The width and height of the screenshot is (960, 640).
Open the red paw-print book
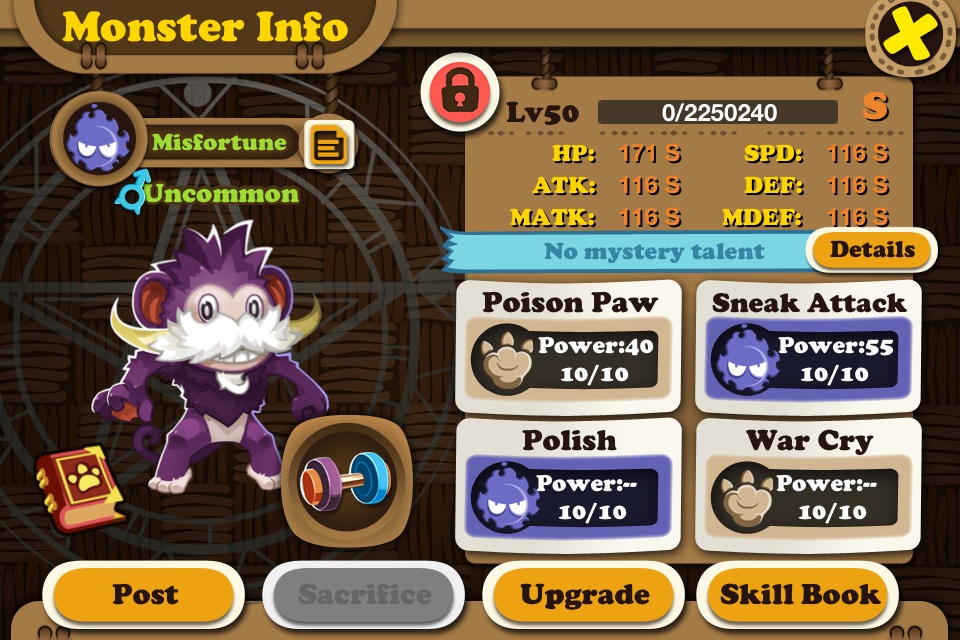point(81,487)
